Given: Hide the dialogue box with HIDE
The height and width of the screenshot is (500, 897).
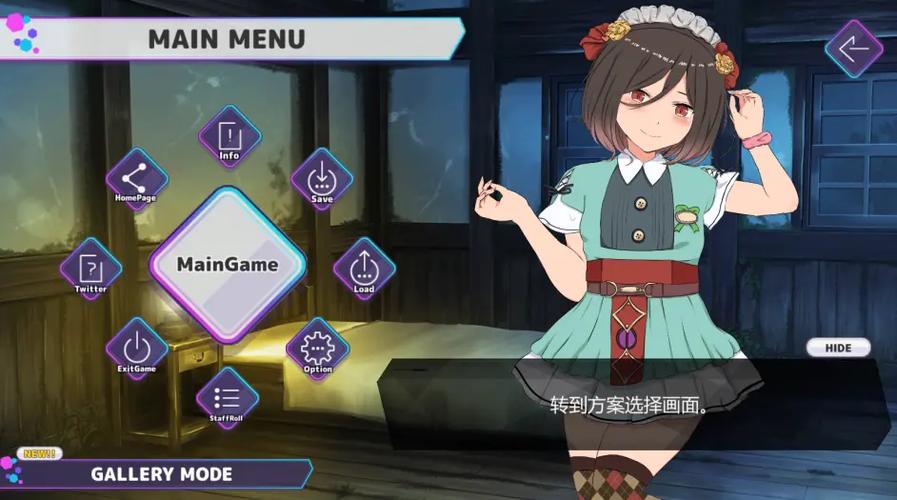Looking at the screenshot, I should point(838,347).
